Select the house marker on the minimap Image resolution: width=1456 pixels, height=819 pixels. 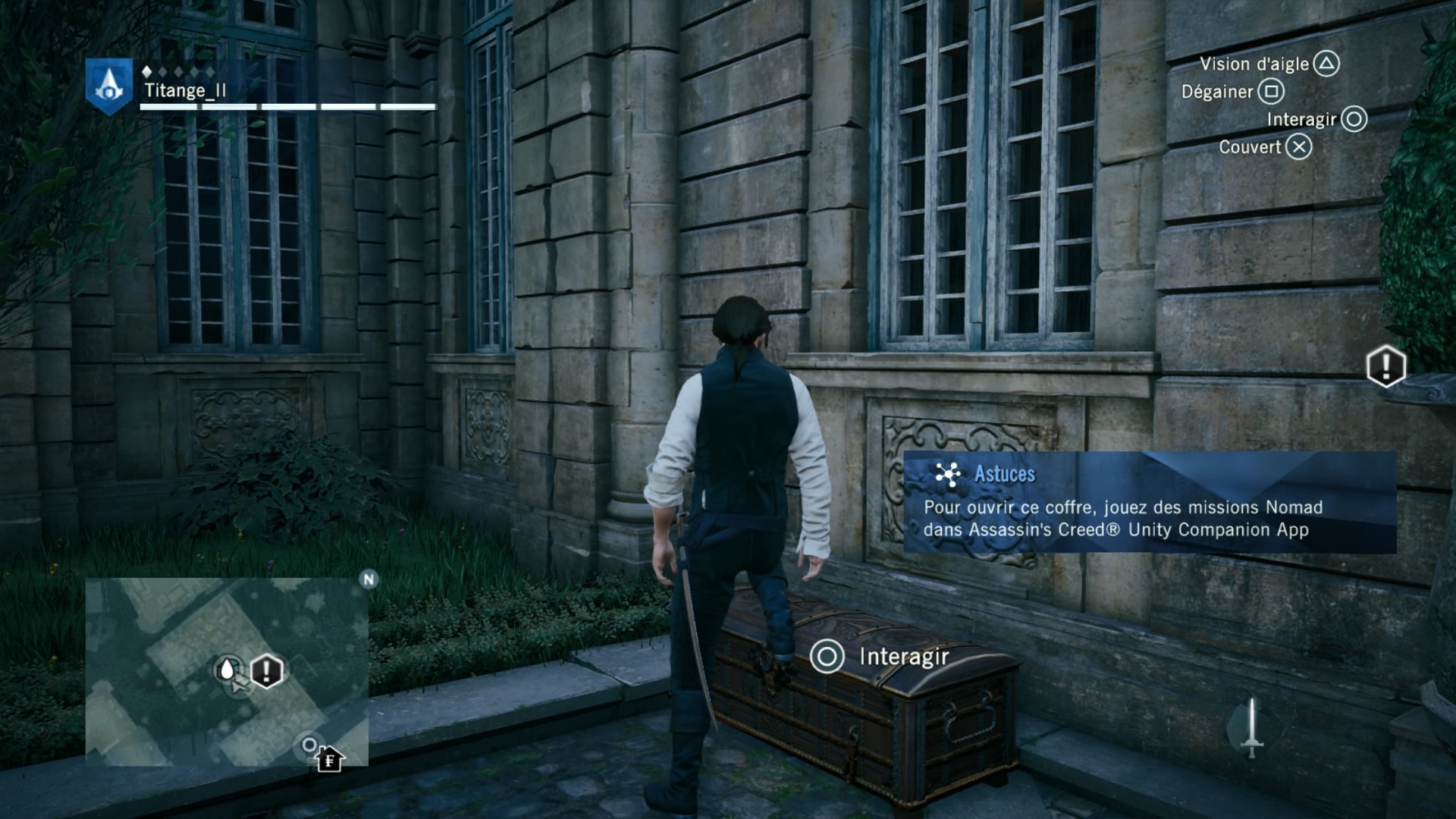pos(329,758)
